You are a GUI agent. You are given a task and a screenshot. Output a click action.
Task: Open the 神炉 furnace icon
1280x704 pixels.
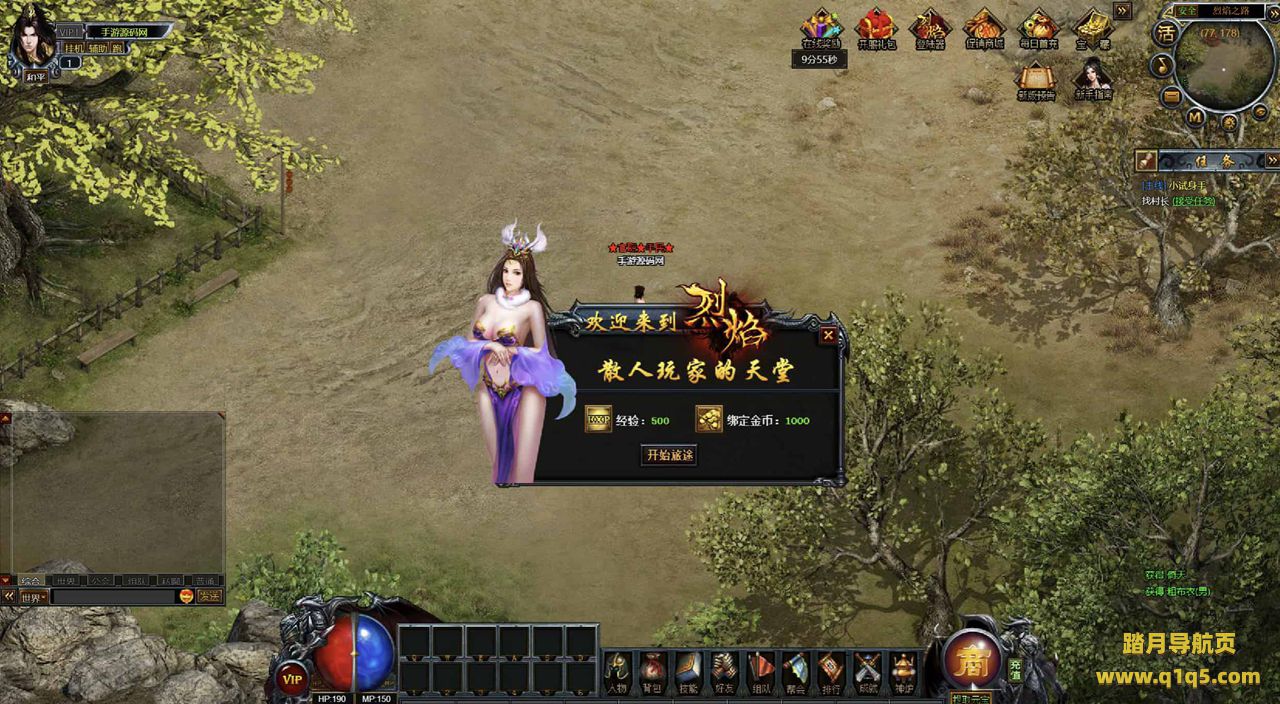pyautogui.click(x=903, y=670)
